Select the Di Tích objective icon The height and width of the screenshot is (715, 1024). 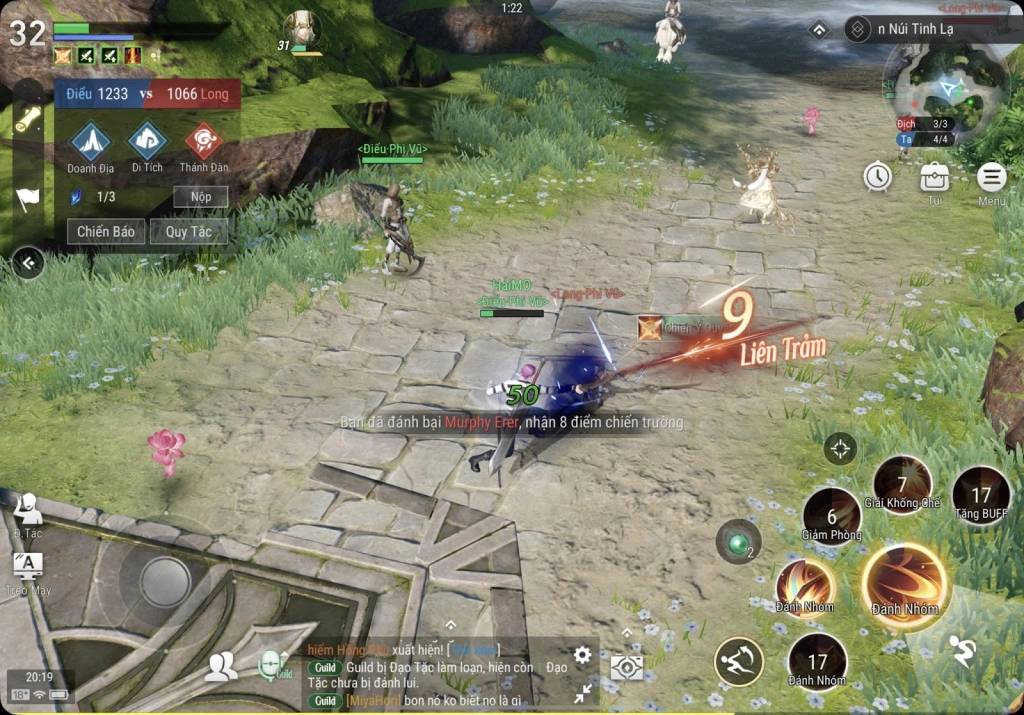pyautogui.click(x=147, y=142)
